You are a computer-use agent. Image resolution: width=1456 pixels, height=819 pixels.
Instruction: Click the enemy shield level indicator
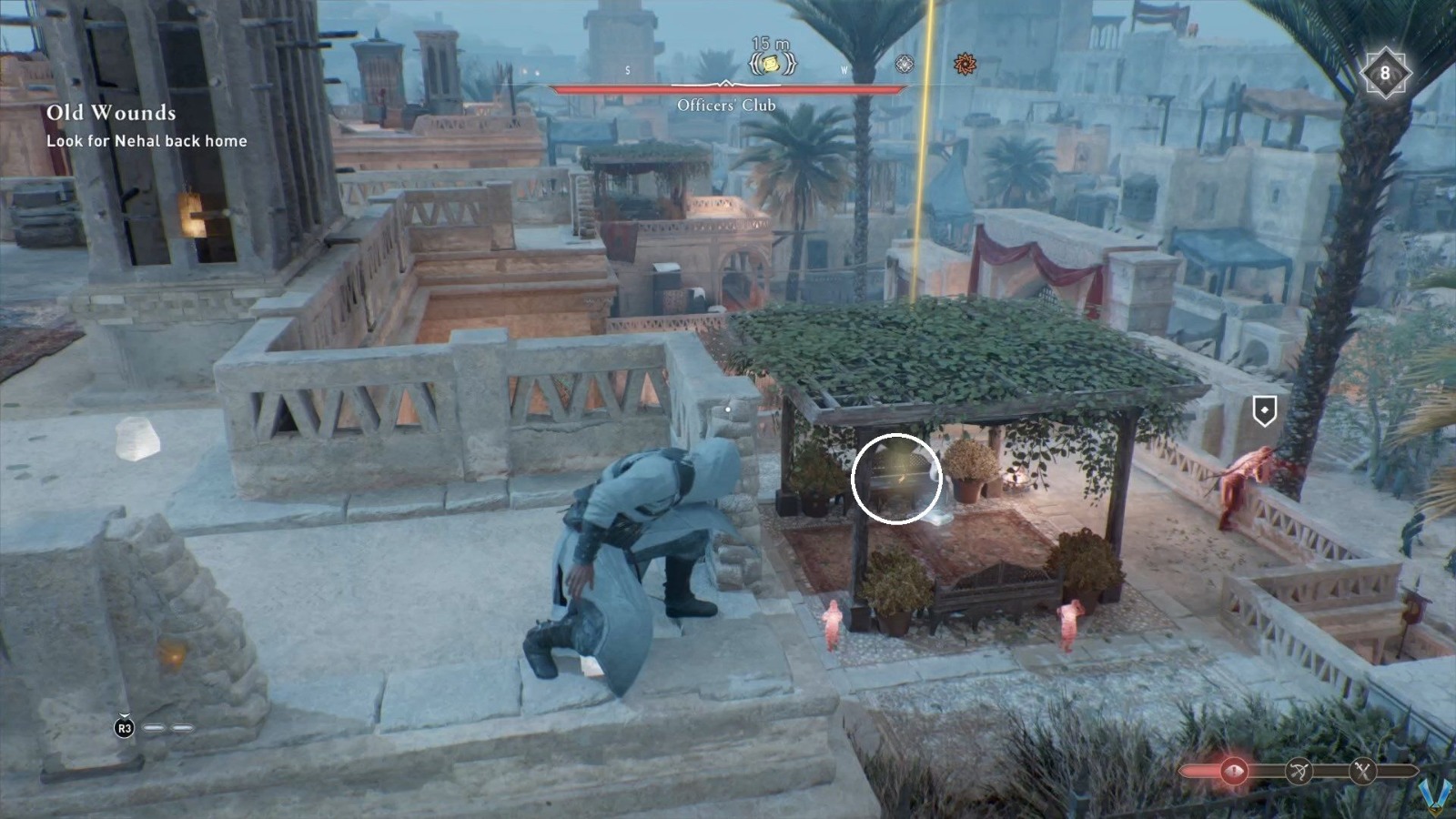click(x=1263, y=409)
